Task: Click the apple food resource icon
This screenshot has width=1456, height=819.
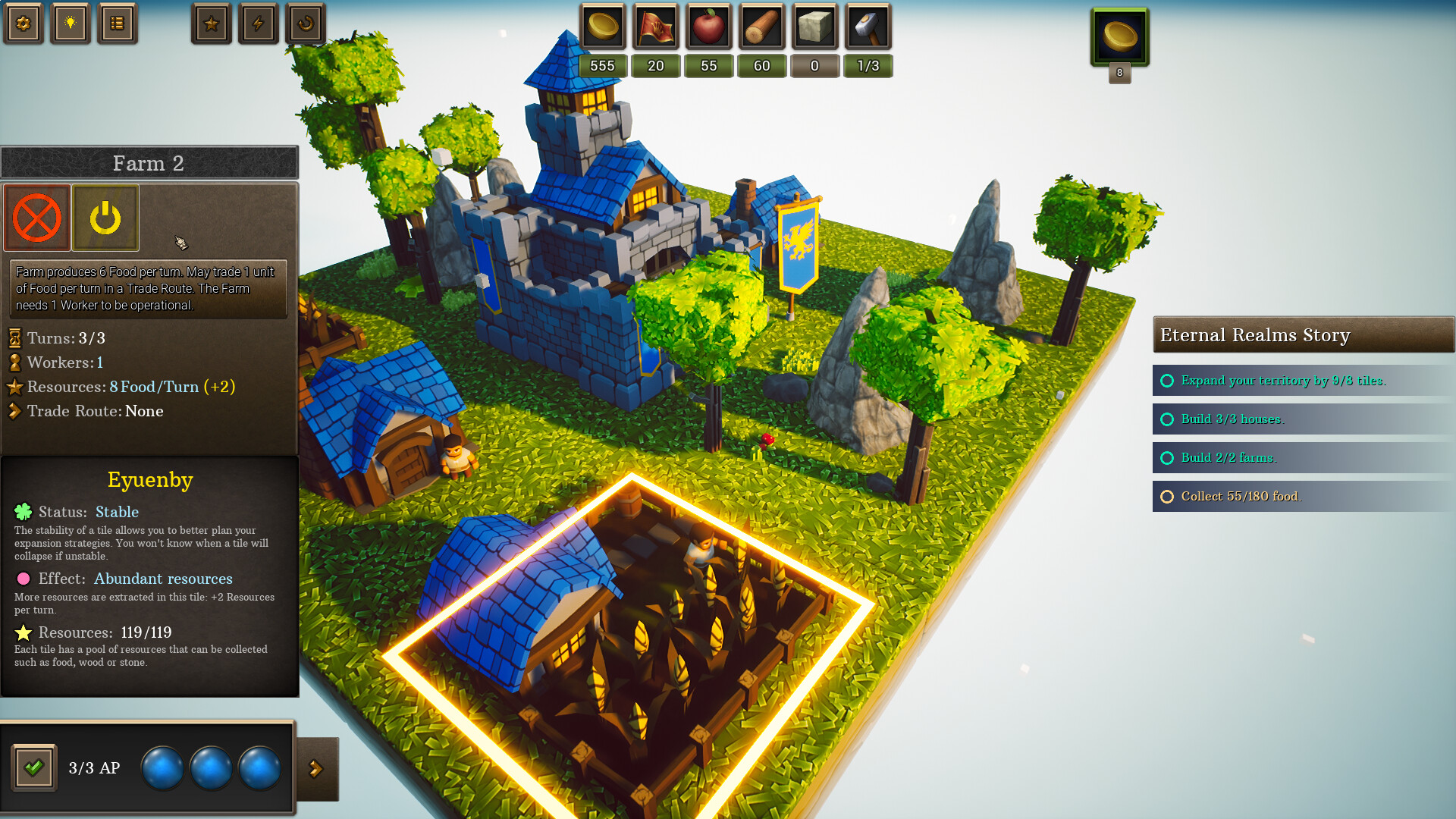Action: click(x=708, y=27)
